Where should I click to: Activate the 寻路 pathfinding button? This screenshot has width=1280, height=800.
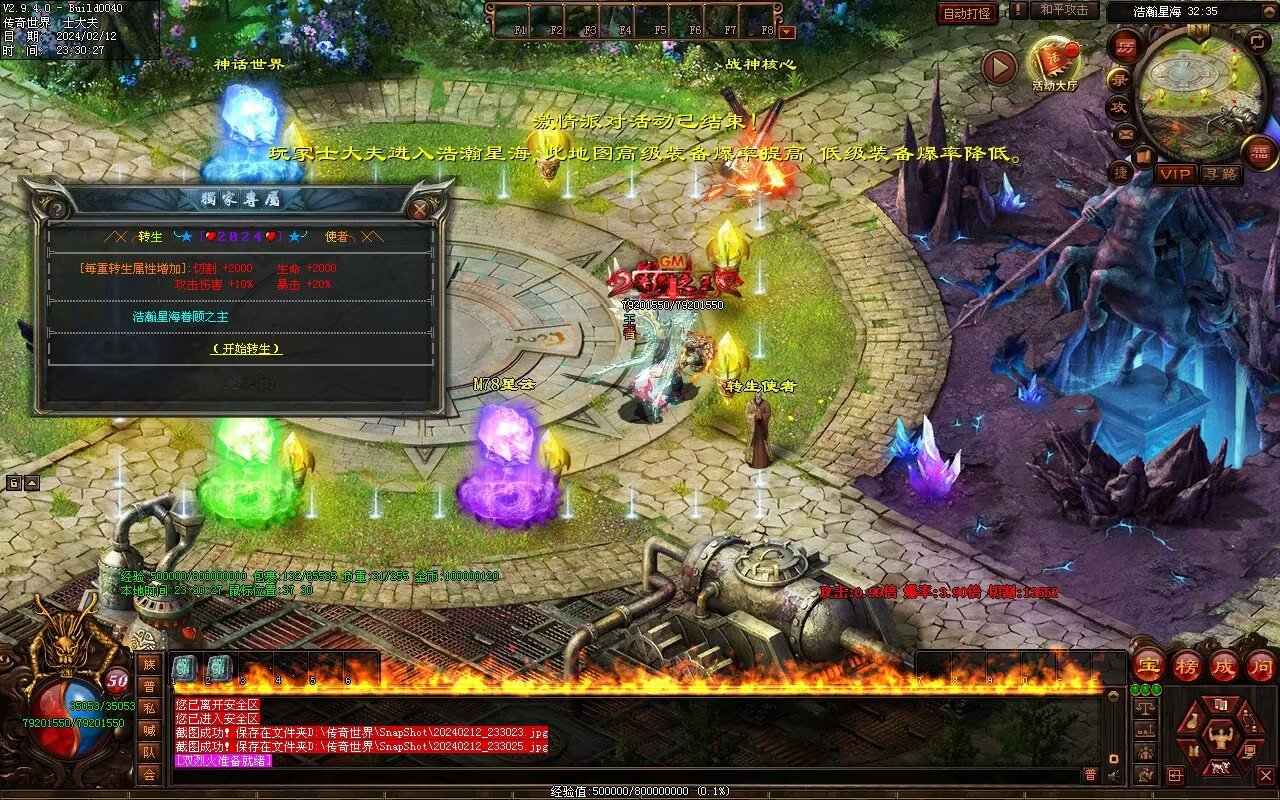(1219, 174)
